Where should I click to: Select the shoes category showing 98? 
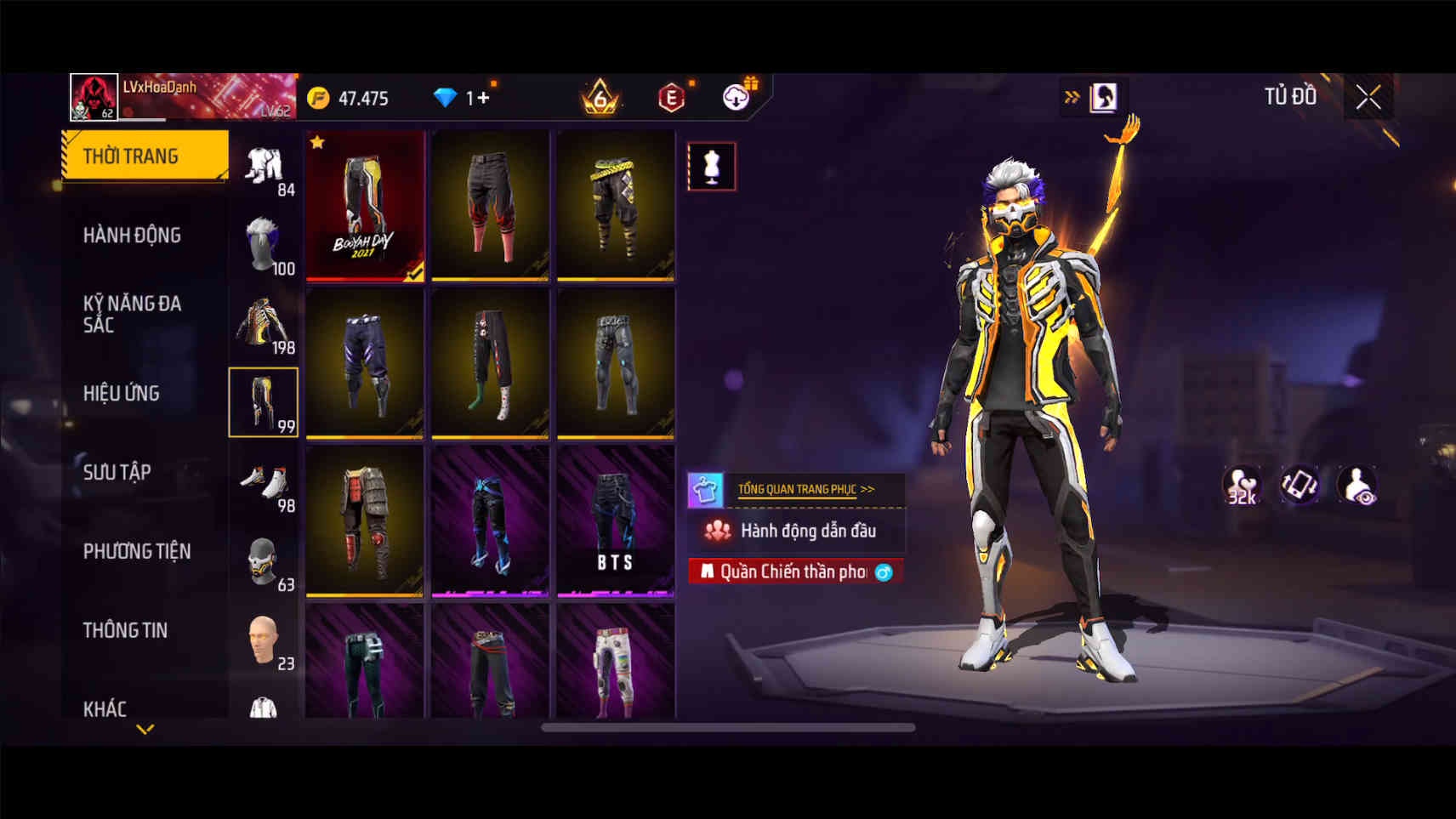tap(264, 483)
